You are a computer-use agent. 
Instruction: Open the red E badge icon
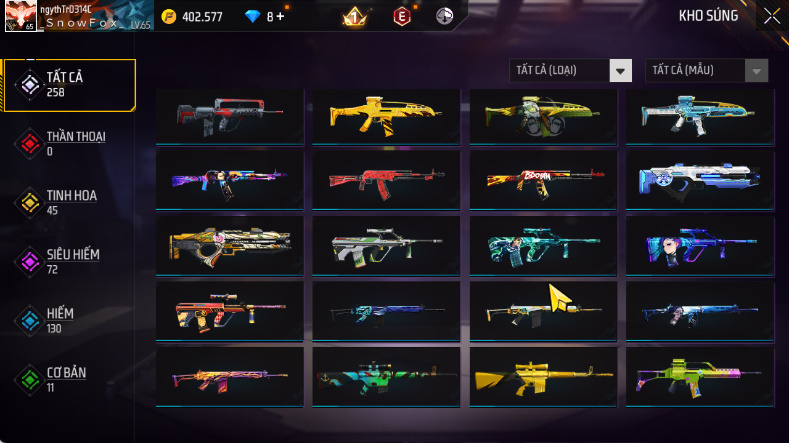[x=401, y=16]
